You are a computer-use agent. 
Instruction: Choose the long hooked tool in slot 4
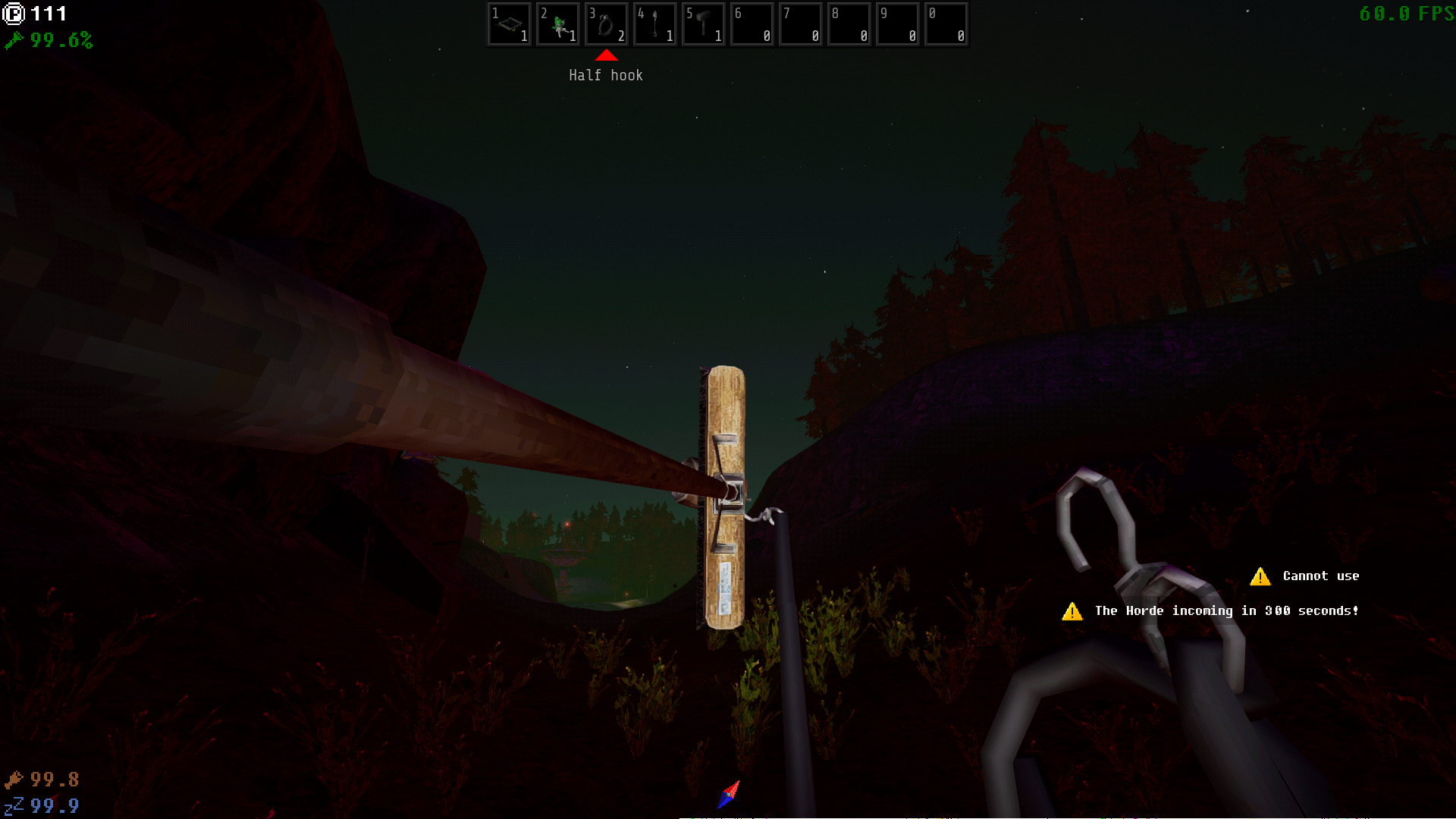(x=654, y=24)
